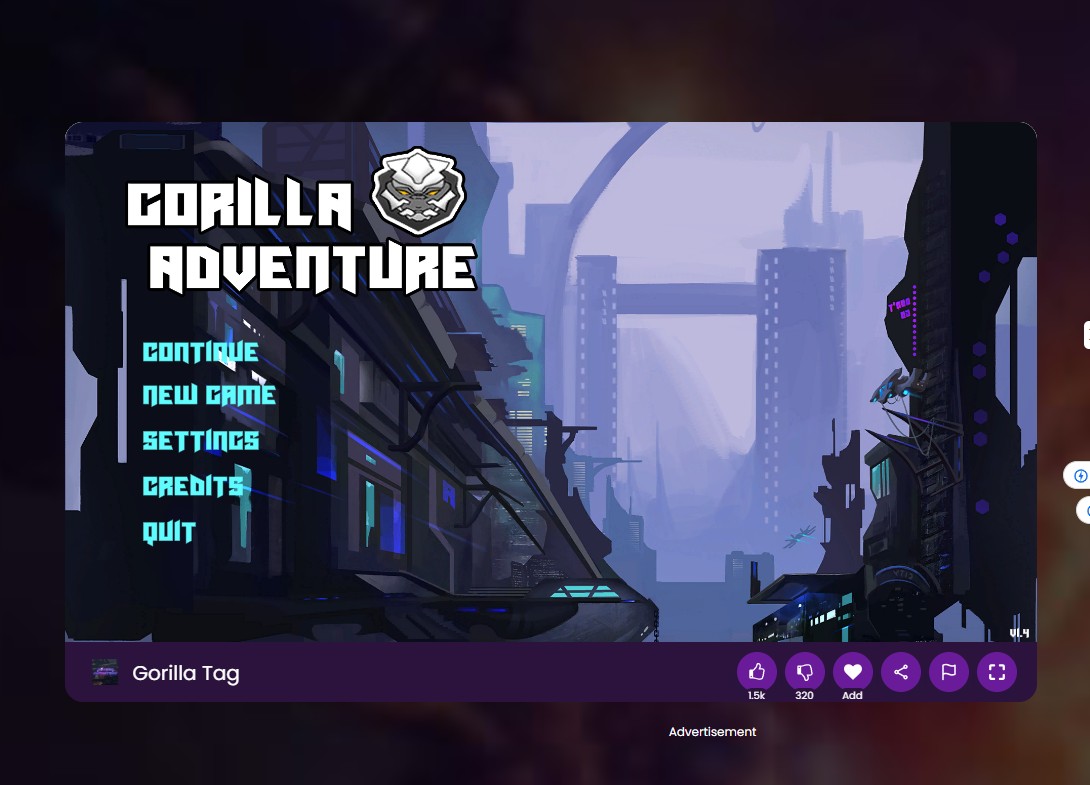The width and height of the screenshot is (1090, 785).
Task: Report the game with the flag button
Action: (949, 672)
